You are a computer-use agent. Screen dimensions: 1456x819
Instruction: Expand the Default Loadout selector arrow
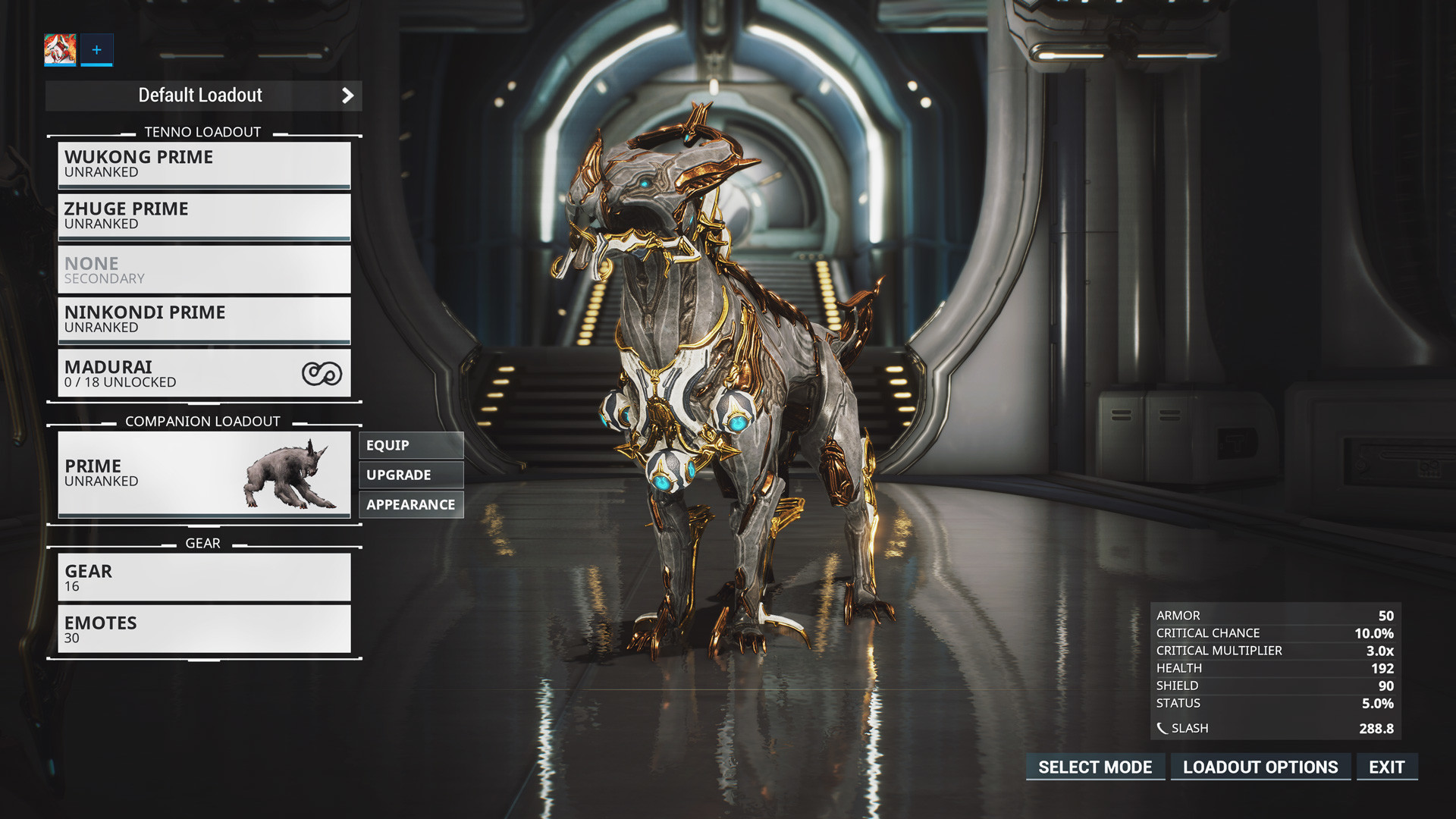[x=348, y=96]
